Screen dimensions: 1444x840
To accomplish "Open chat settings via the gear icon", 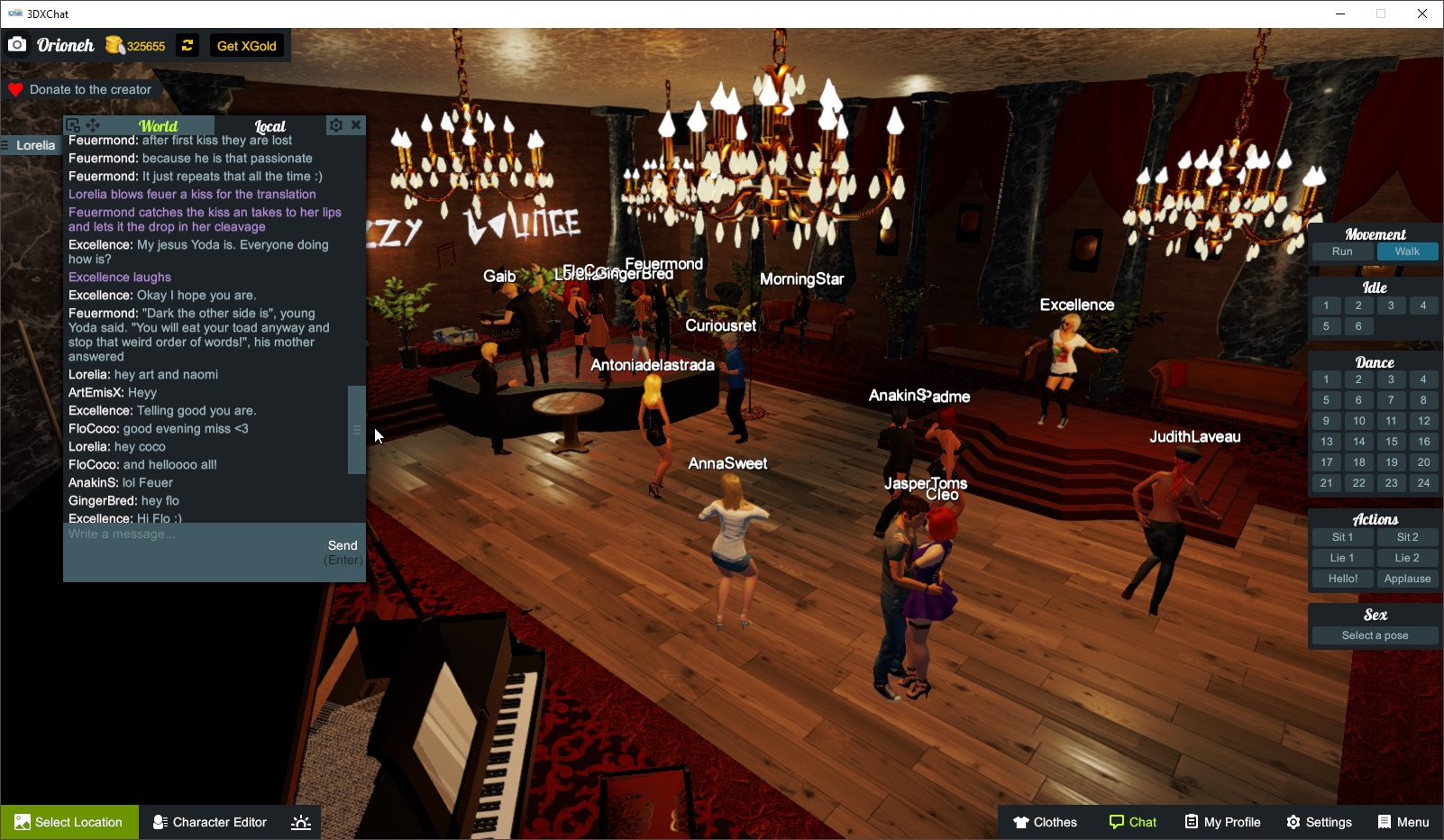I will [x=336, y=124].
